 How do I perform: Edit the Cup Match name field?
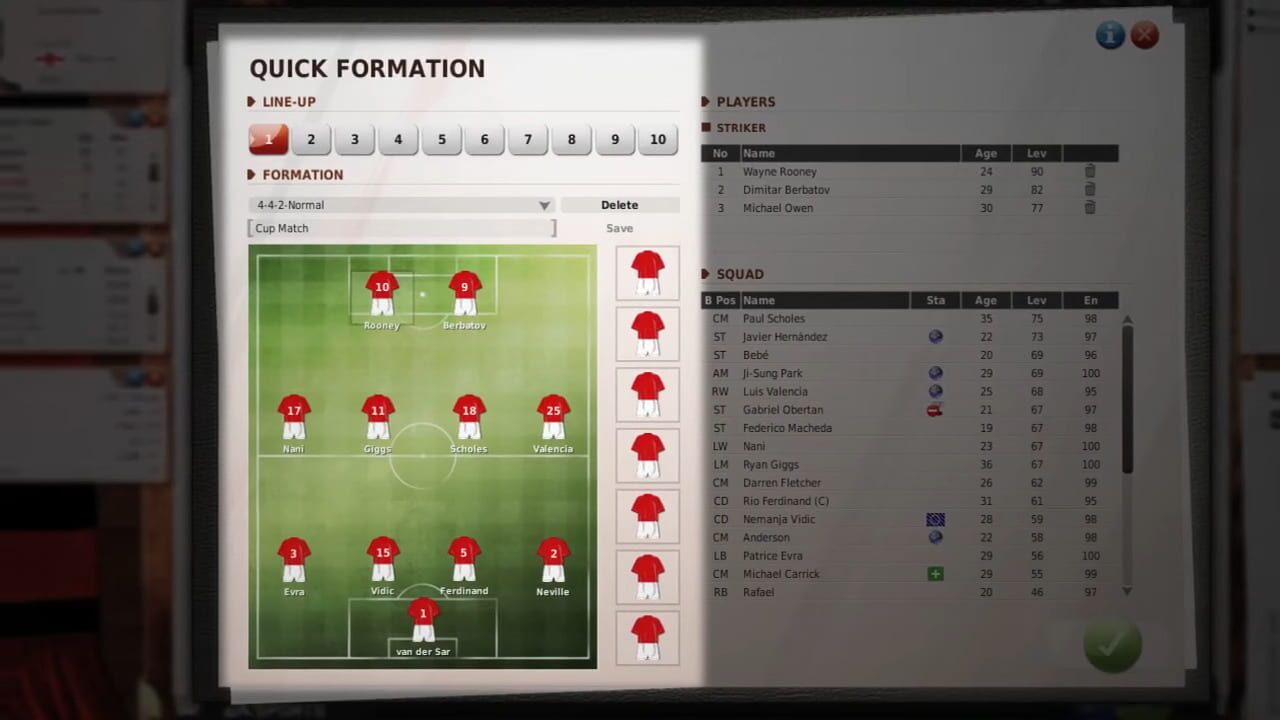pos(400,228)
